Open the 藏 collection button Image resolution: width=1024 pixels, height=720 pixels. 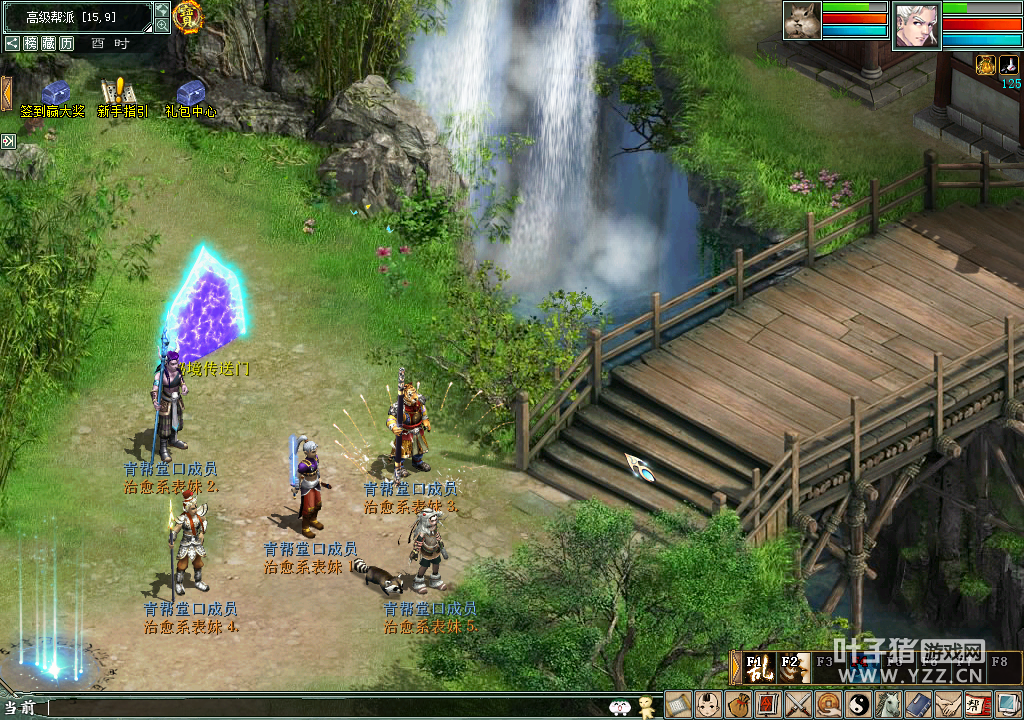click(48, 43)
